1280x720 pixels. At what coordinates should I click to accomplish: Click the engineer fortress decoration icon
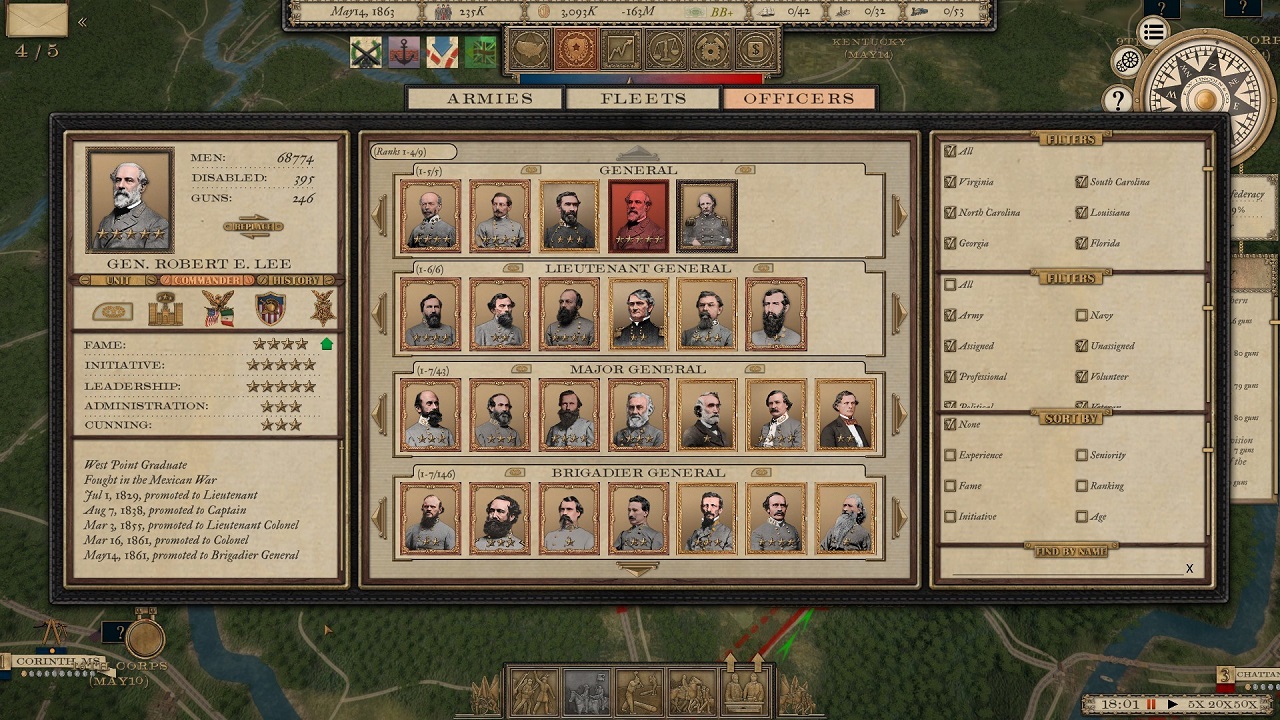[x=168, y=310]
